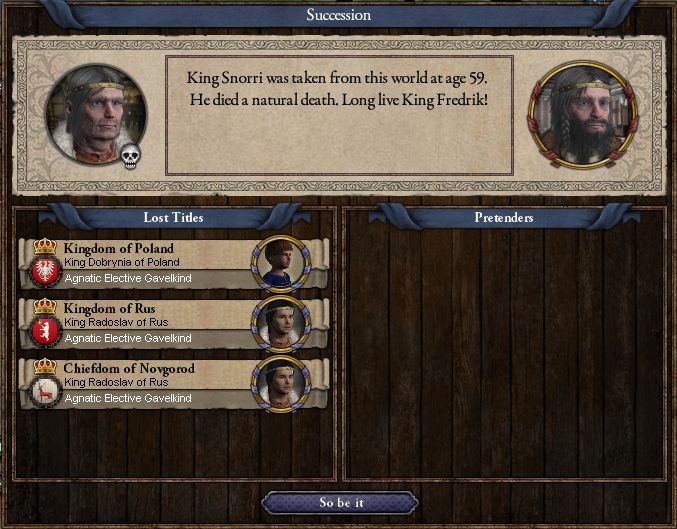Open deceased King Snorri's portrait
677x529 pixels.
(95, 113)
